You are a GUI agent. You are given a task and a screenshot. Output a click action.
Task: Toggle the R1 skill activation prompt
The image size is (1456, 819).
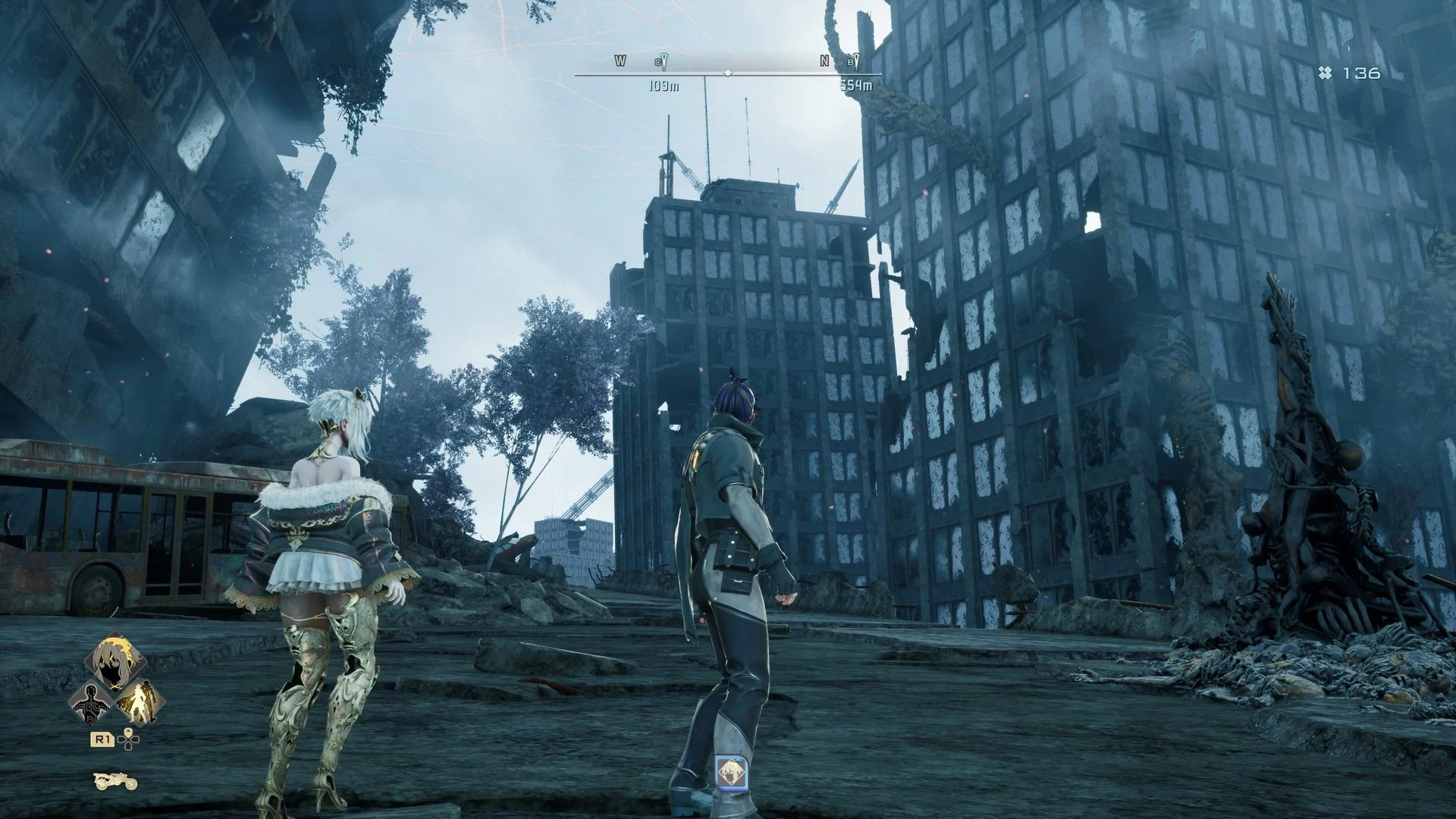click(x=102, y=740)
